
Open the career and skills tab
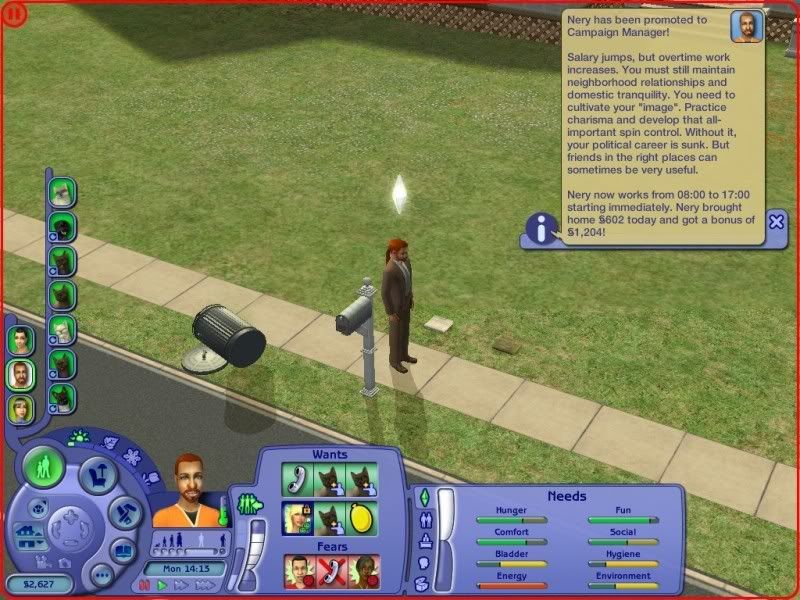(x=425, y=541)
